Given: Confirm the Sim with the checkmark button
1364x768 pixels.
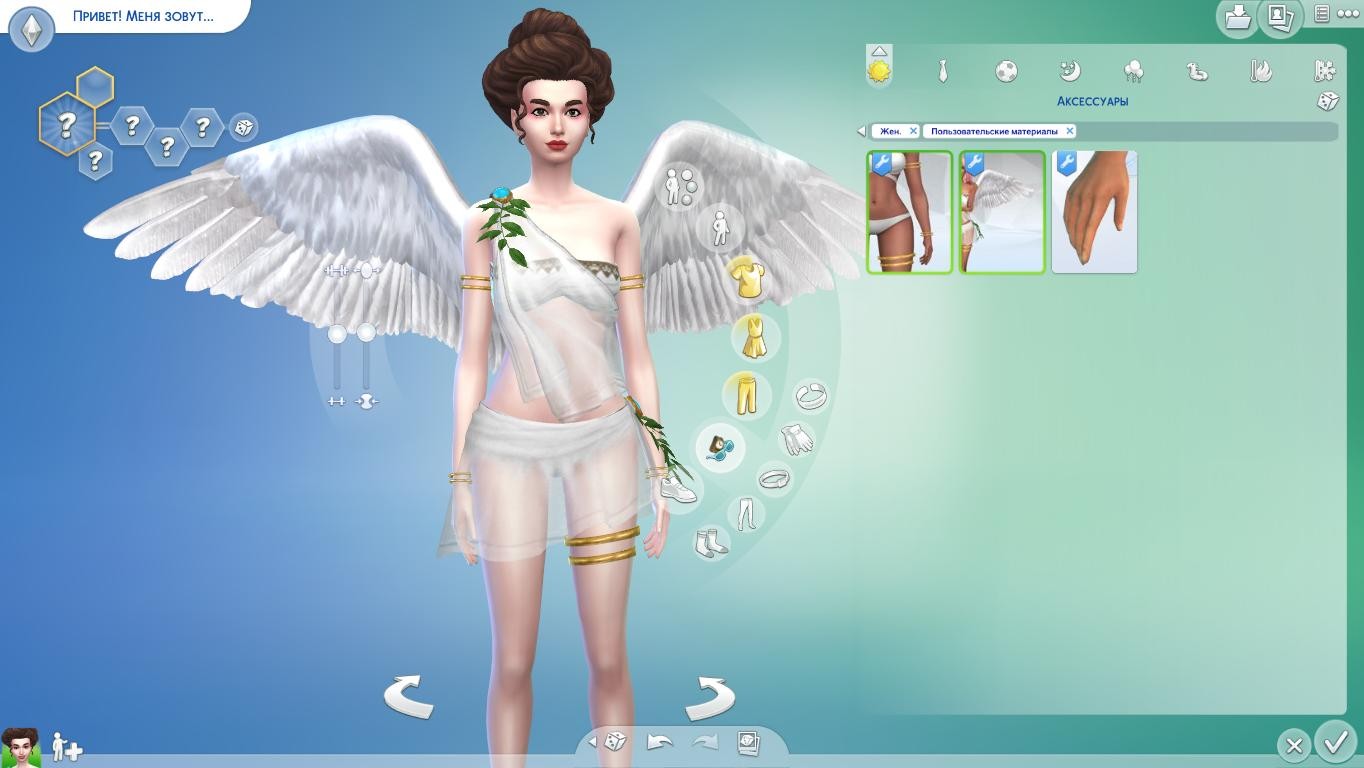Looking at the screenshot, I should click(x=1336, y=743).
